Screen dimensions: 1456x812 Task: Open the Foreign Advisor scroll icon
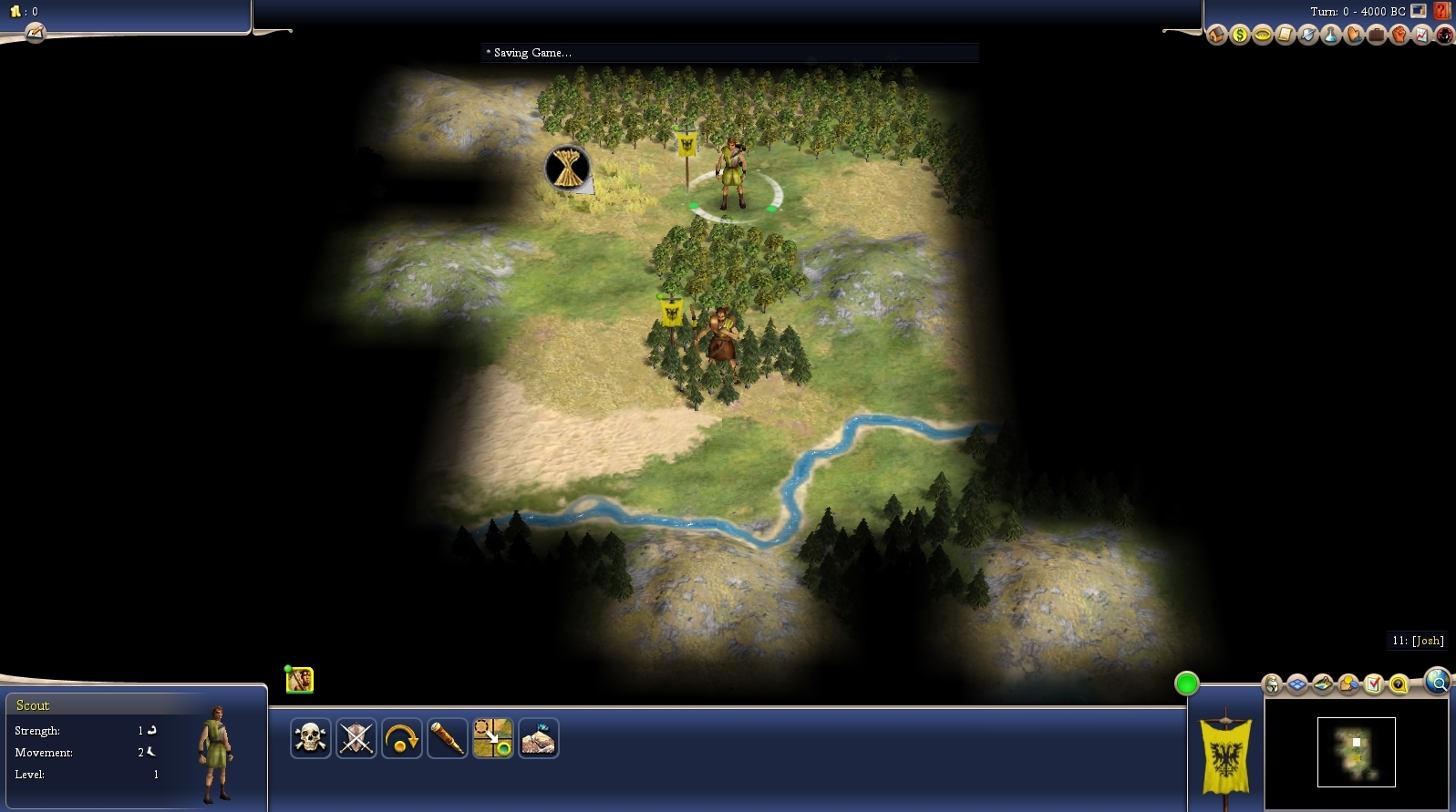(1286, 36)
